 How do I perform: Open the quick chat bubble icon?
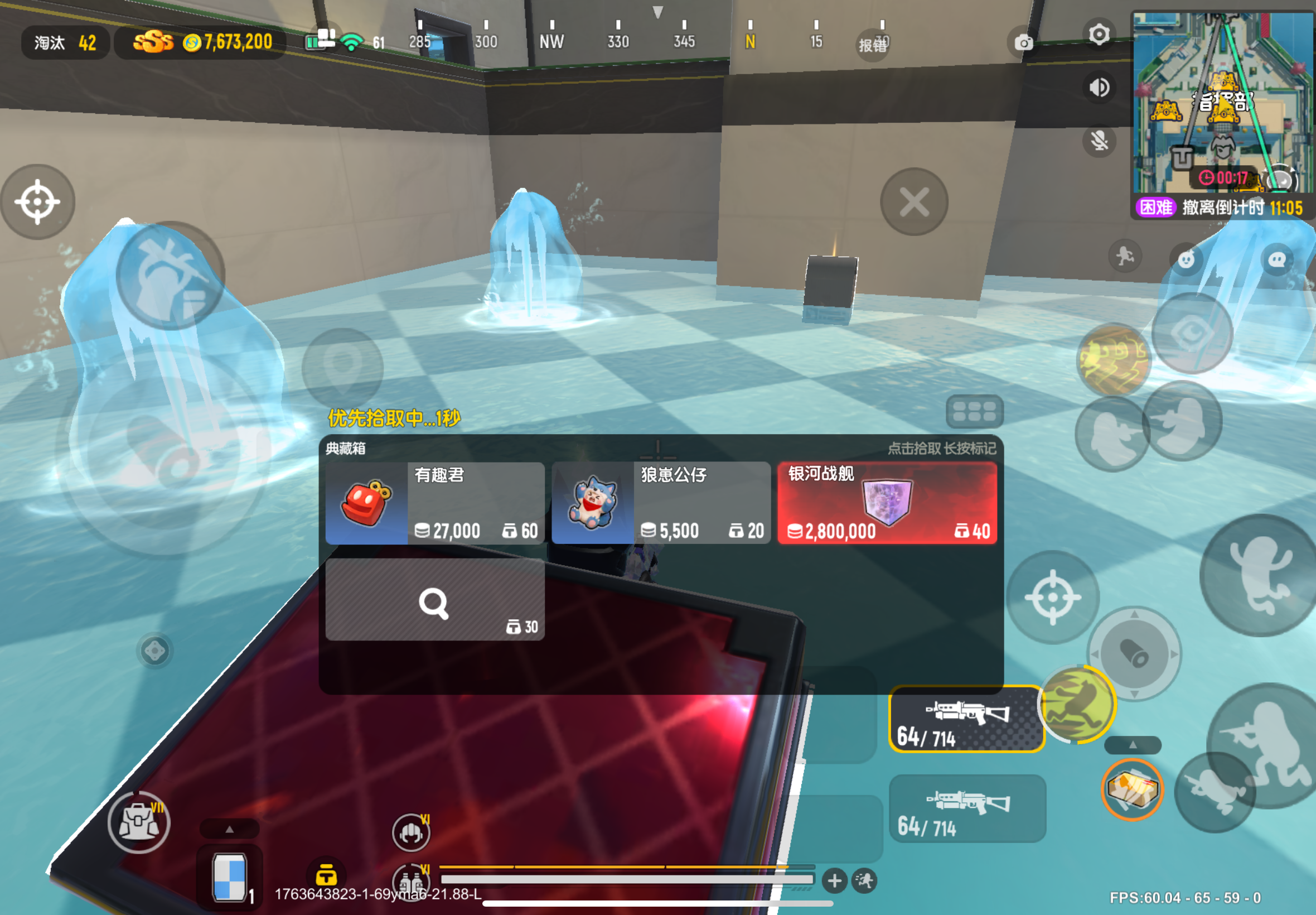pyautogui.click(x=1278, y=259)
